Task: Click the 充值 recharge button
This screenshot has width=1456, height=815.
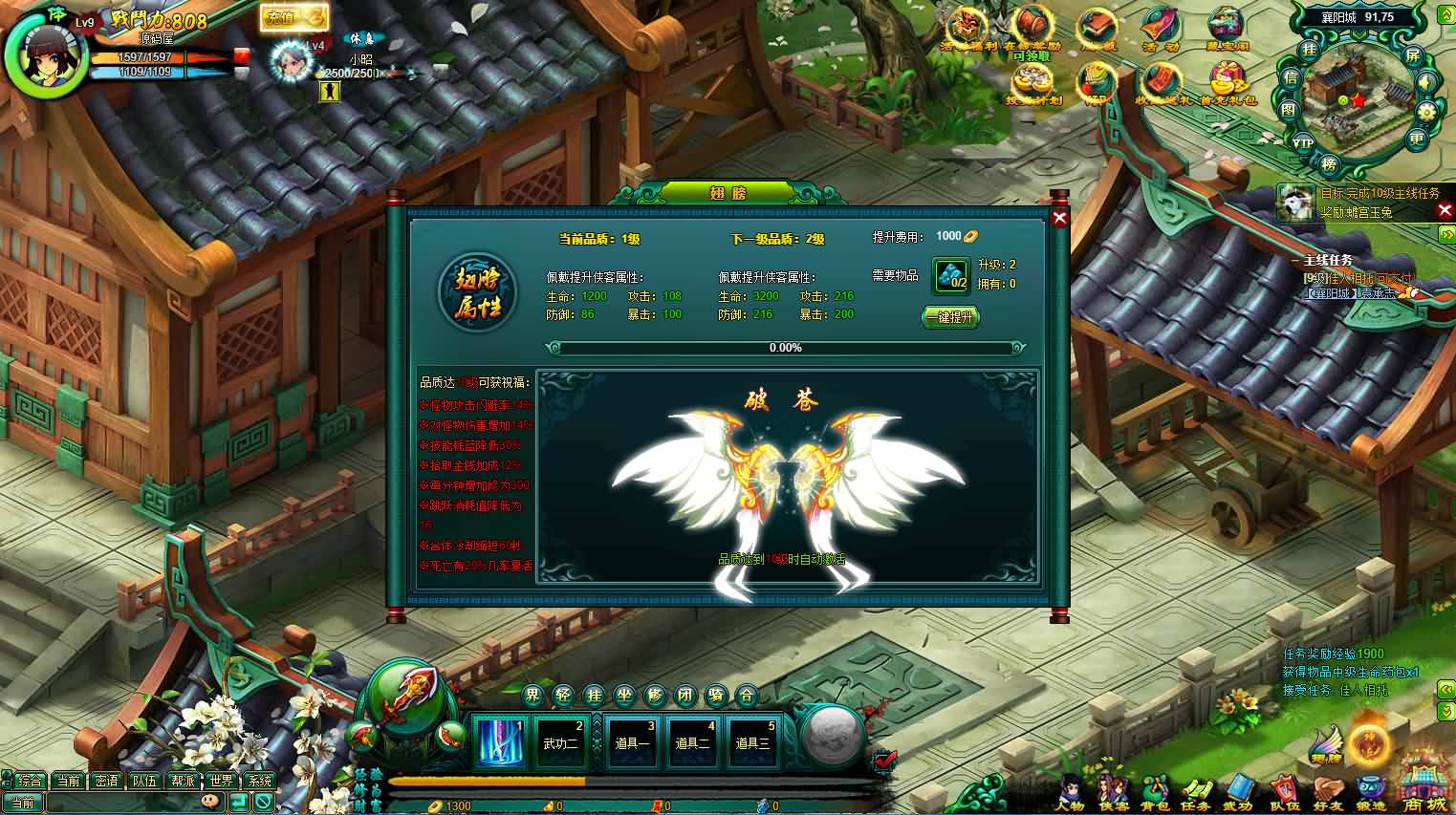Action: tap(292, 18)
